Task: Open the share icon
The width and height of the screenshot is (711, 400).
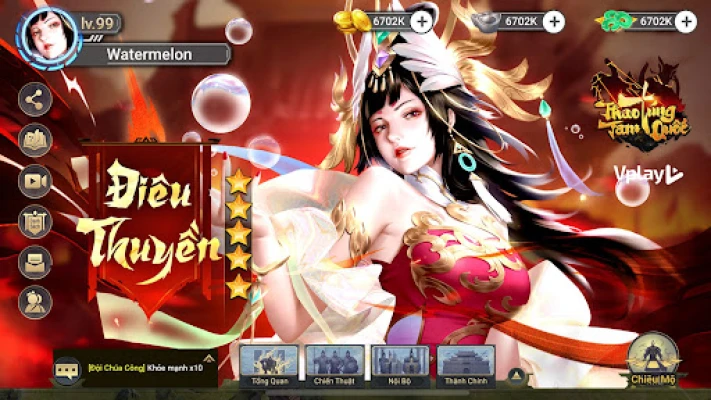Action: 36,99
